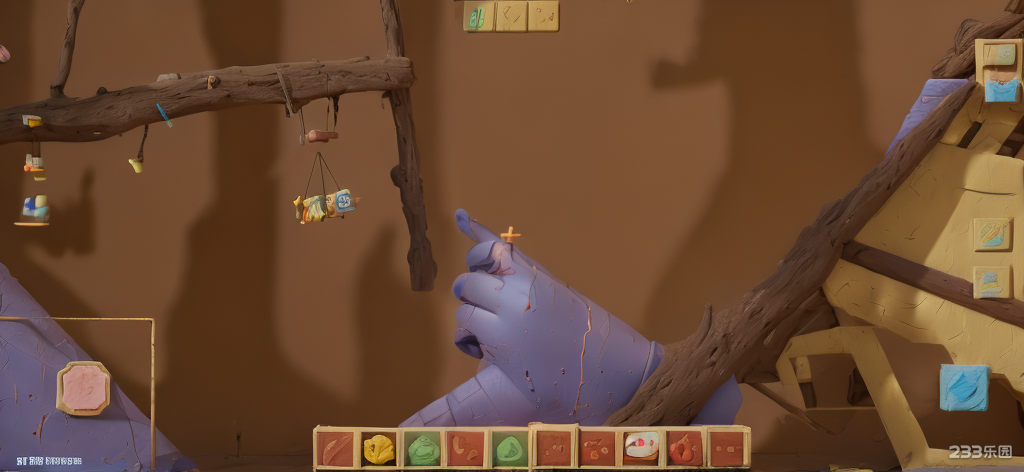Open the large blue square tile
The width and height of the screenshot is (1024, 472).
[964, 387]
